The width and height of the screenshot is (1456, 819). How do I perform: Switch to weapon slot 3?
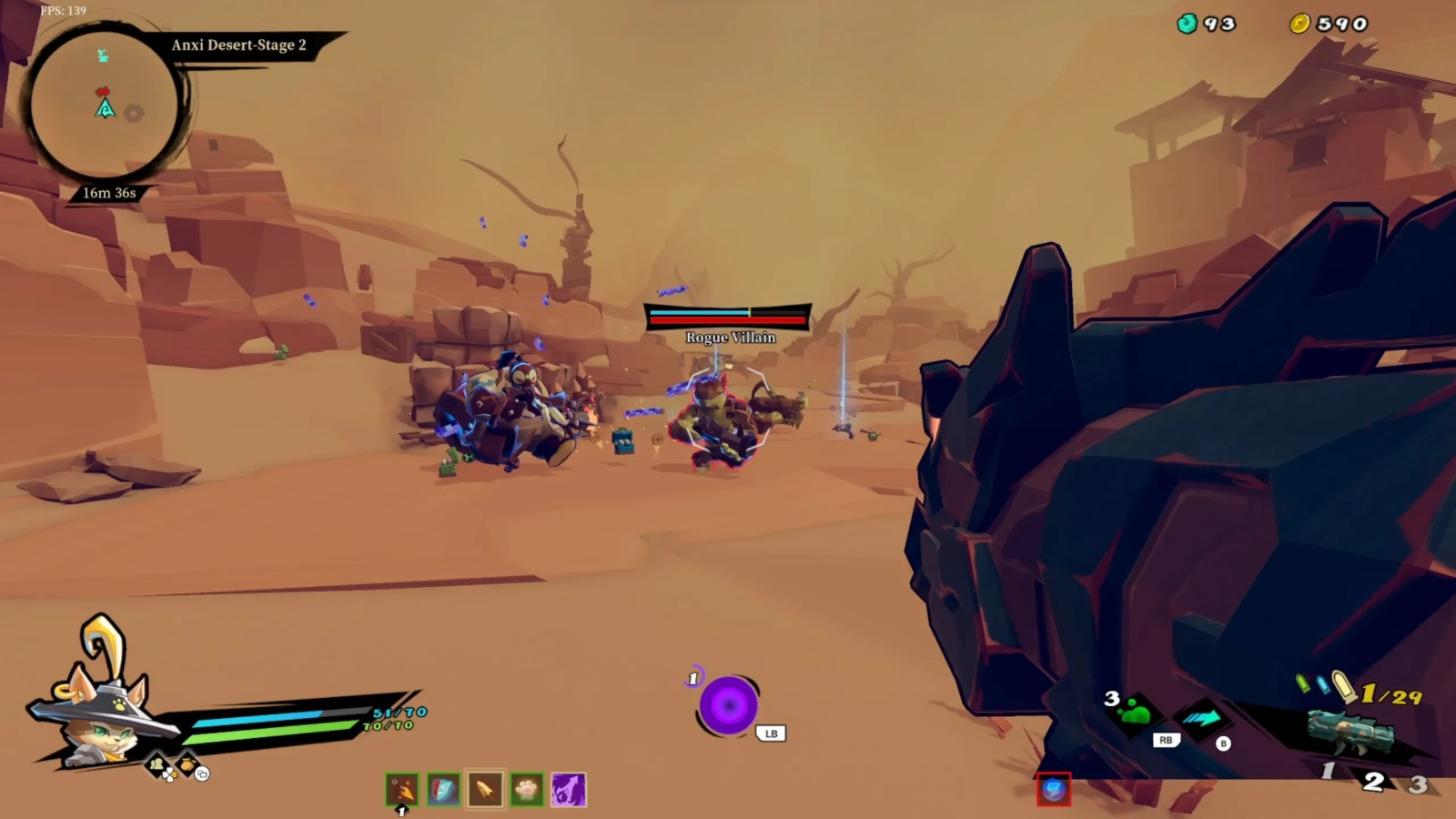[x=1418, y=783]
